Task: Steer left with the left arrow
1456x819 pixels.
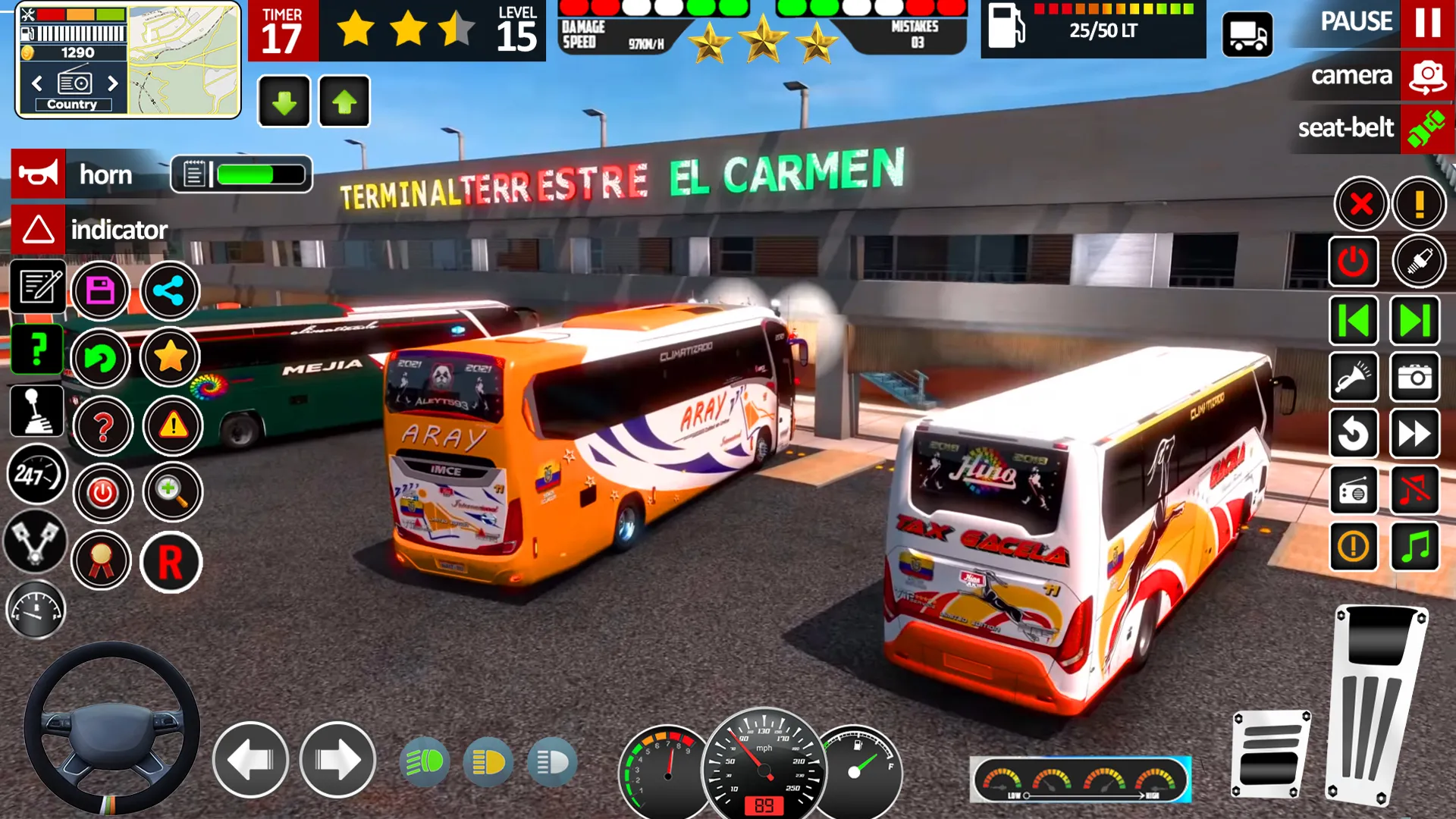Action: click(x=250, y=760)
